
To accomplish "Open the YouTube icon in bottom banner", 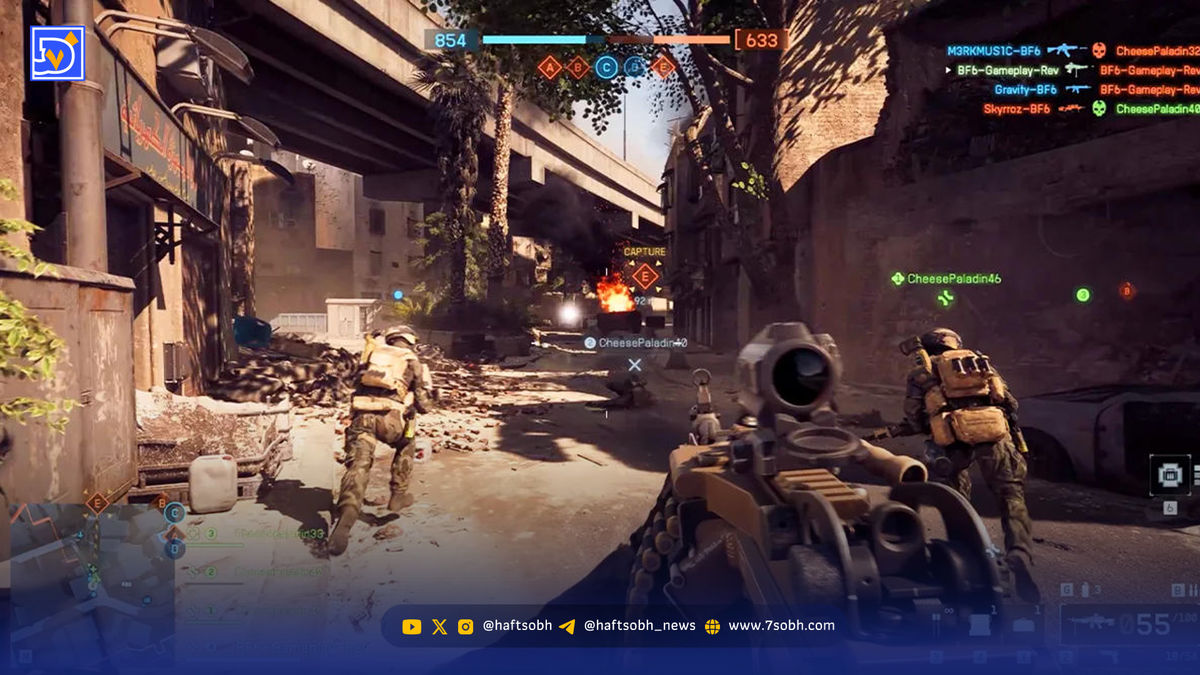I will click(411, 627).
